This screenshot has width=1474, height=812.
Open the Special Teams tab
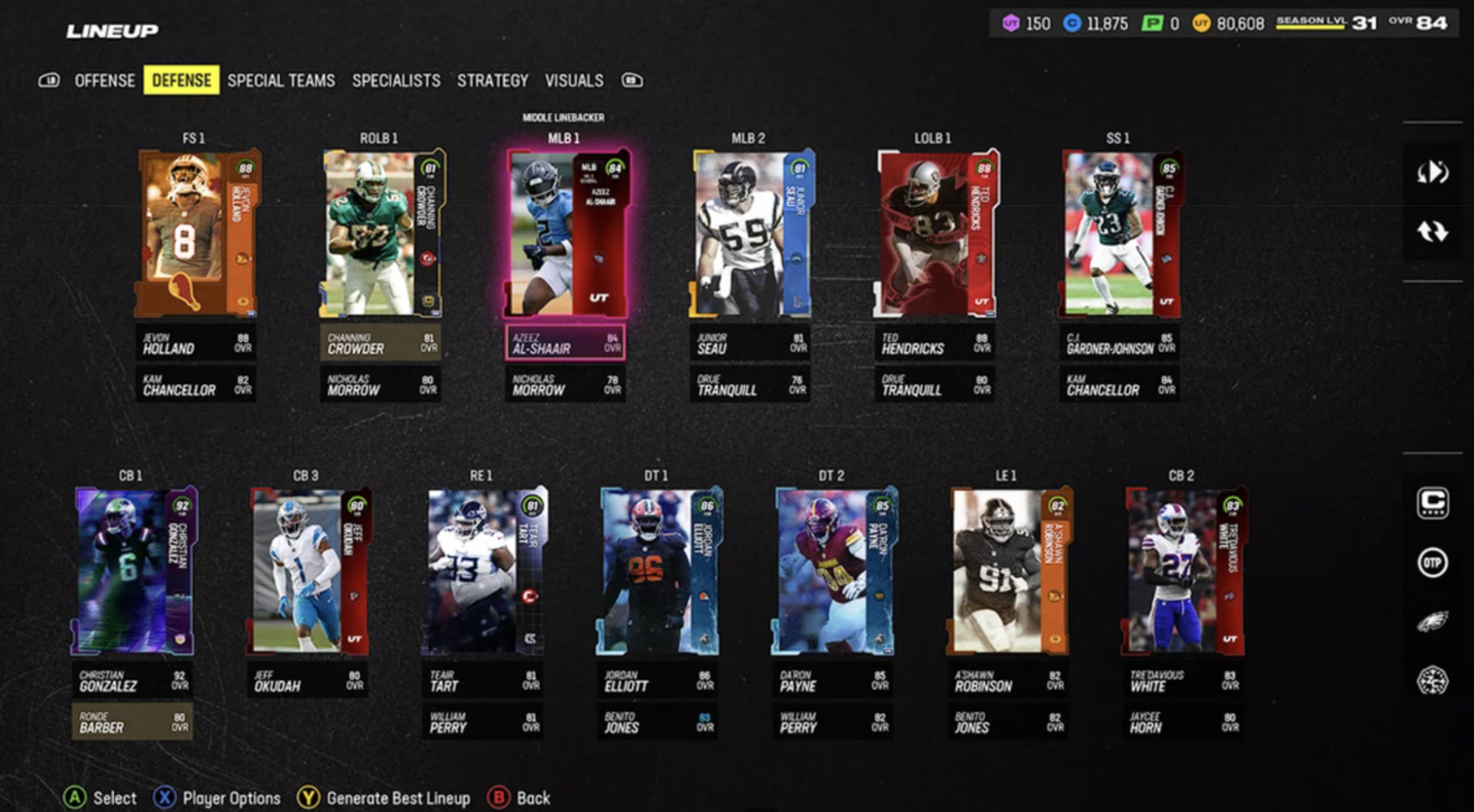[280, 81]
